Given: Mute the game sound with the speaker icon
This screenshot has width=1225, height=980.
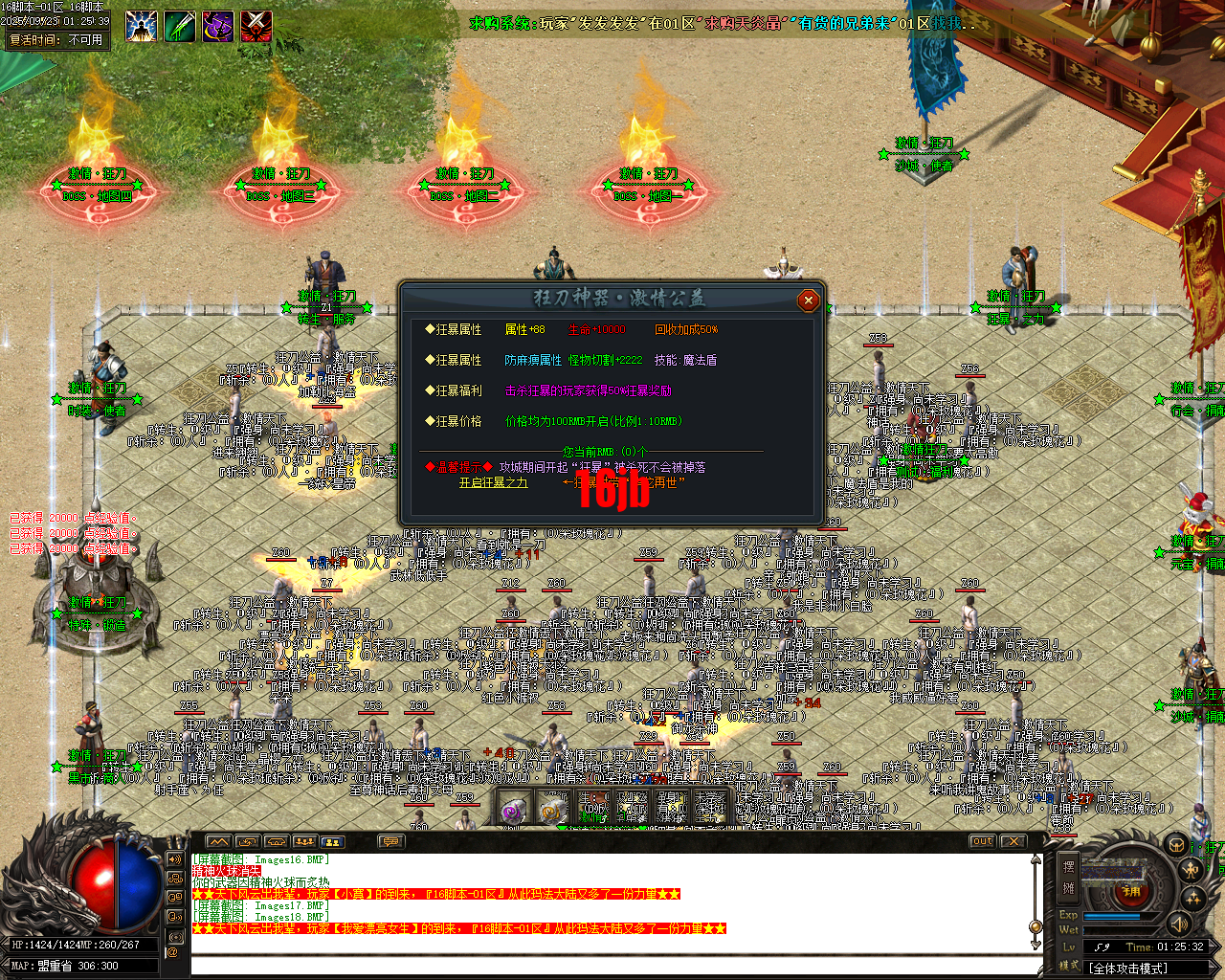Looking at the screenshot, I should [x=1178, y=924].
